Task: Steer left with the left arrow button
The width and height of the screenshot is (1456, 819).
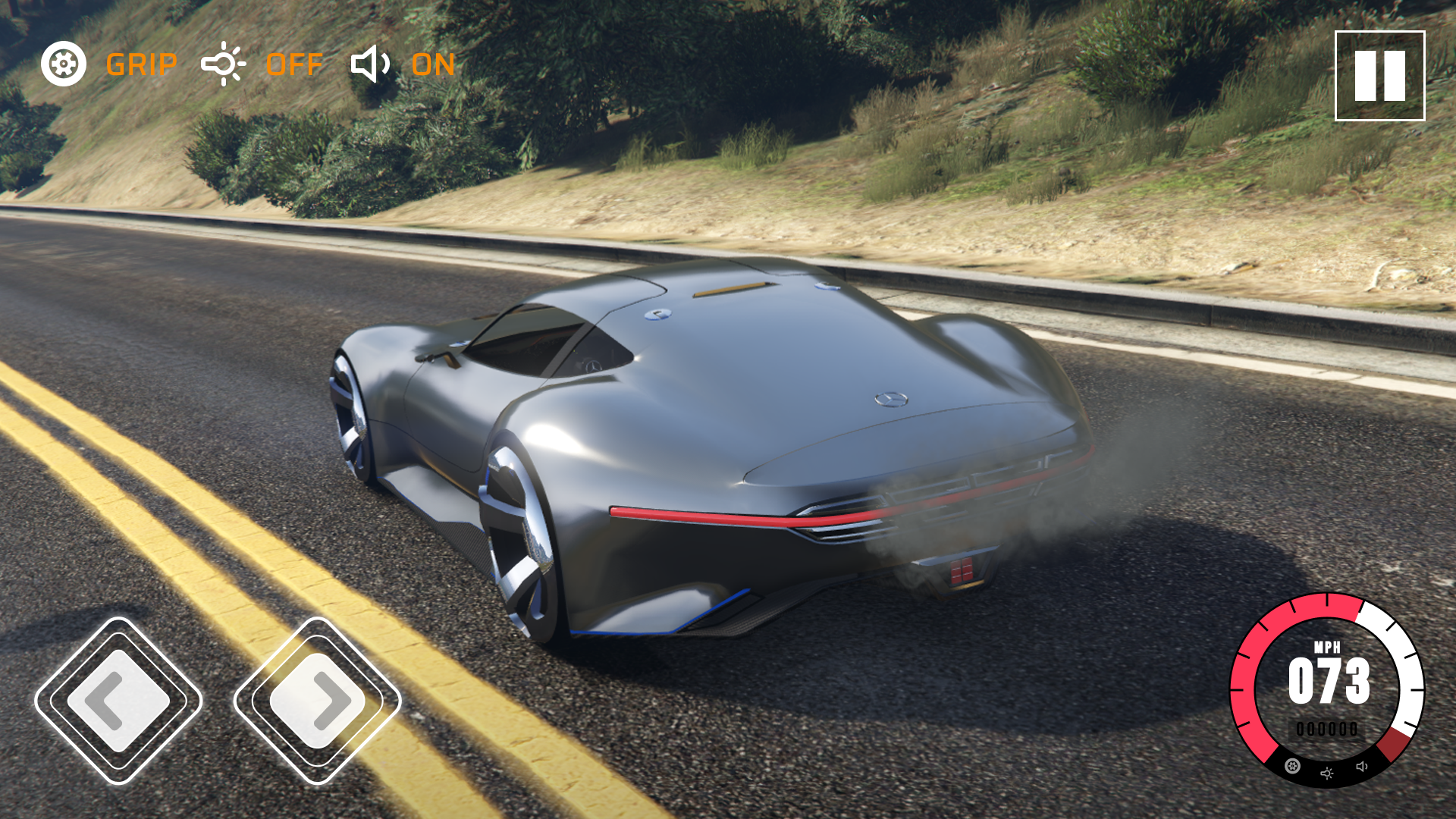Action: pos(118,701)
